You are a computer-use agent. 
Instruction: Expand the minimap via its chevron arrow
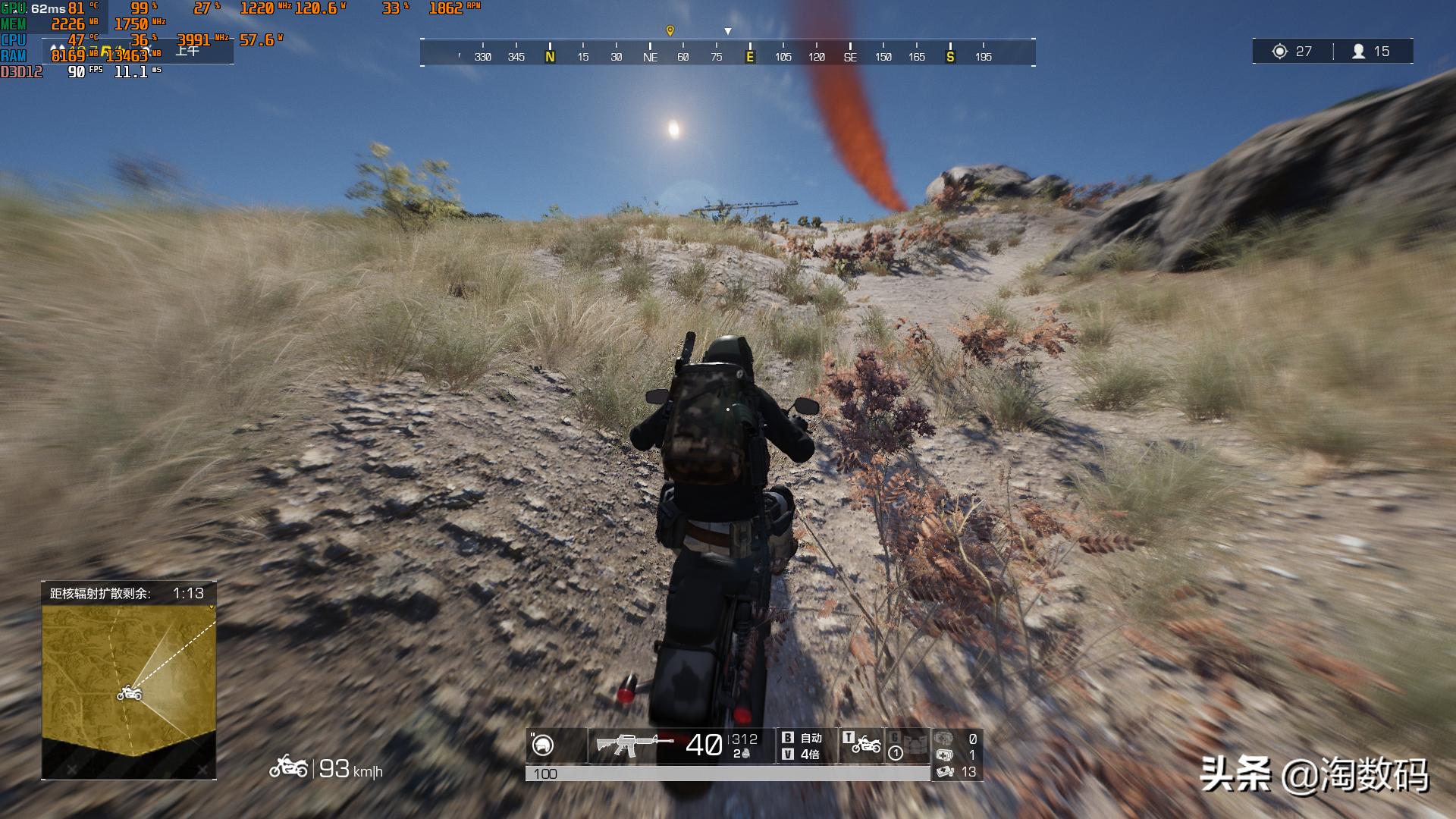(209, 607)
